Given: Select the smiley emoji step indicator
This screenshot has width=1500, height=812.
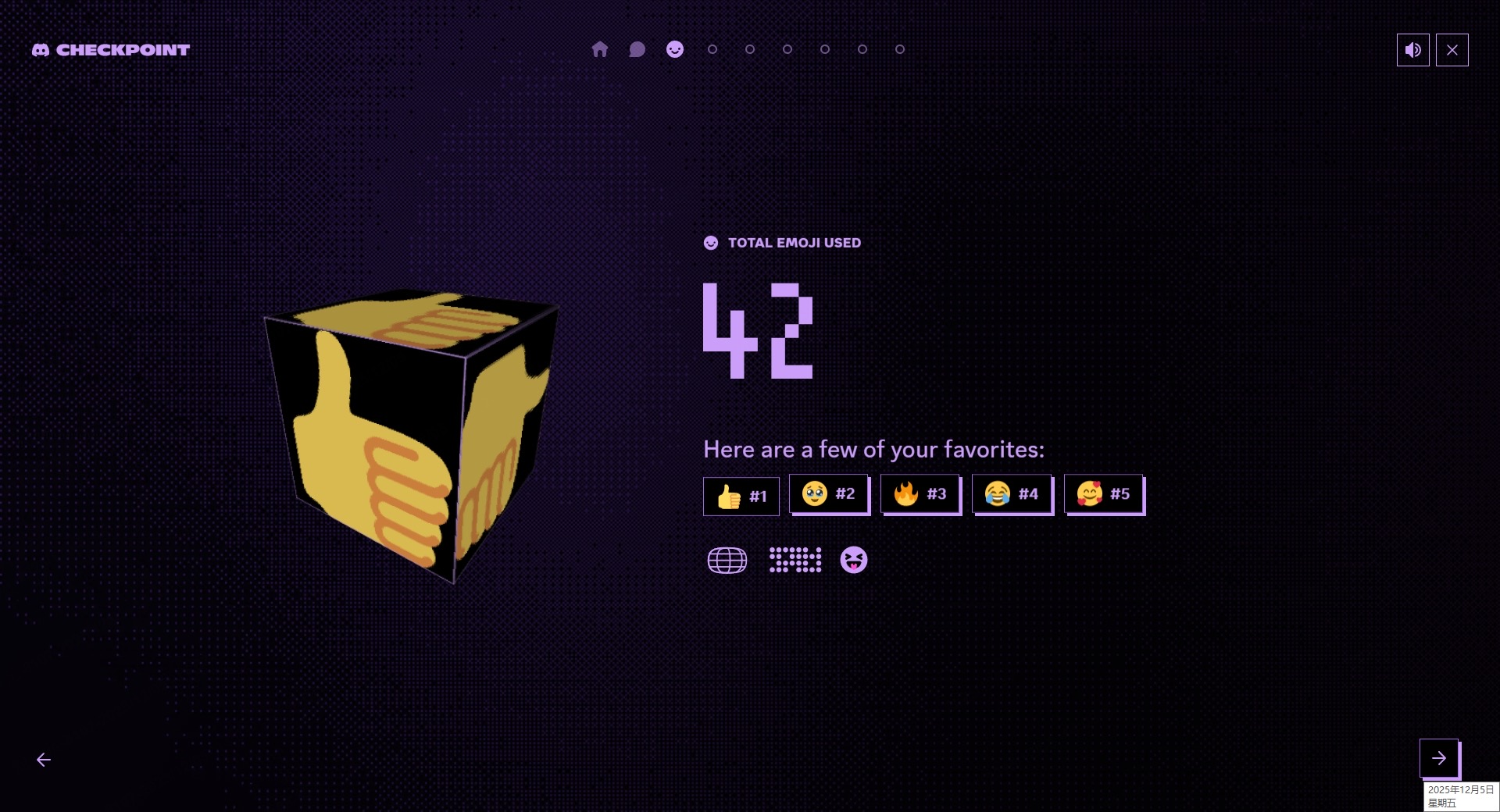Looking at the screenshot, I should tap(675, 49).
